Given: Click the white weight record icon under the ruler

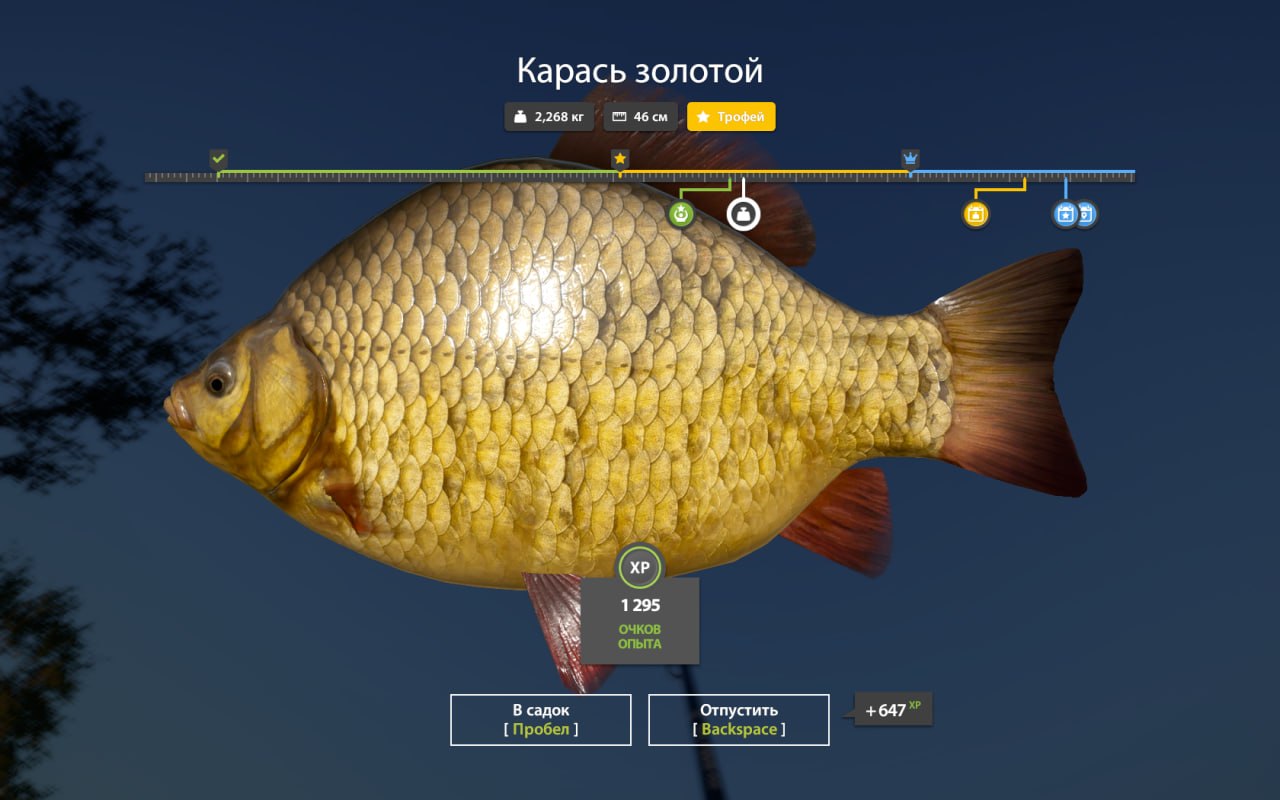Looking at the screenshot, I should [742, 215].
